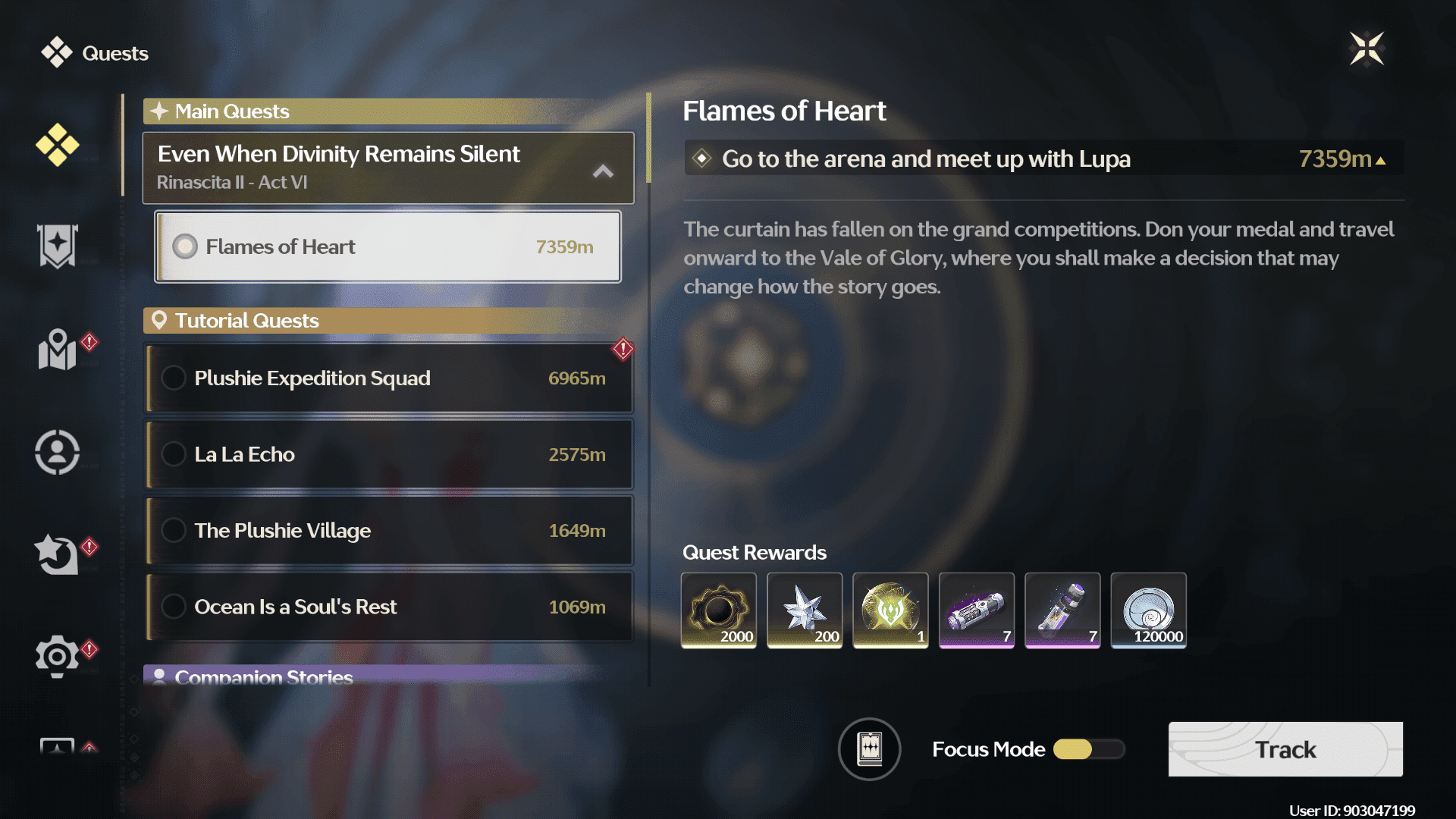Mark the La La Echo quest circle
1456x819 pixels.
(x=174, y=454)
